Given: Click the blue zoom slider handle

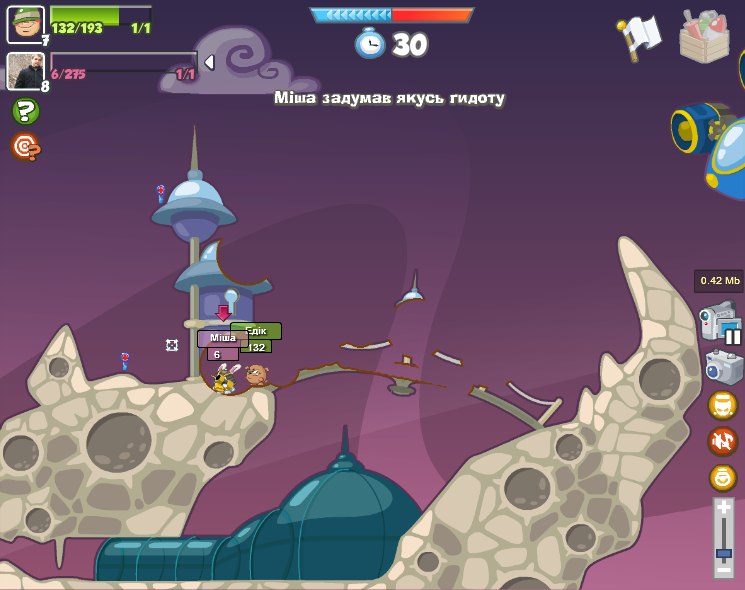Looking at the screenshot, I should [x=723, y=552].
